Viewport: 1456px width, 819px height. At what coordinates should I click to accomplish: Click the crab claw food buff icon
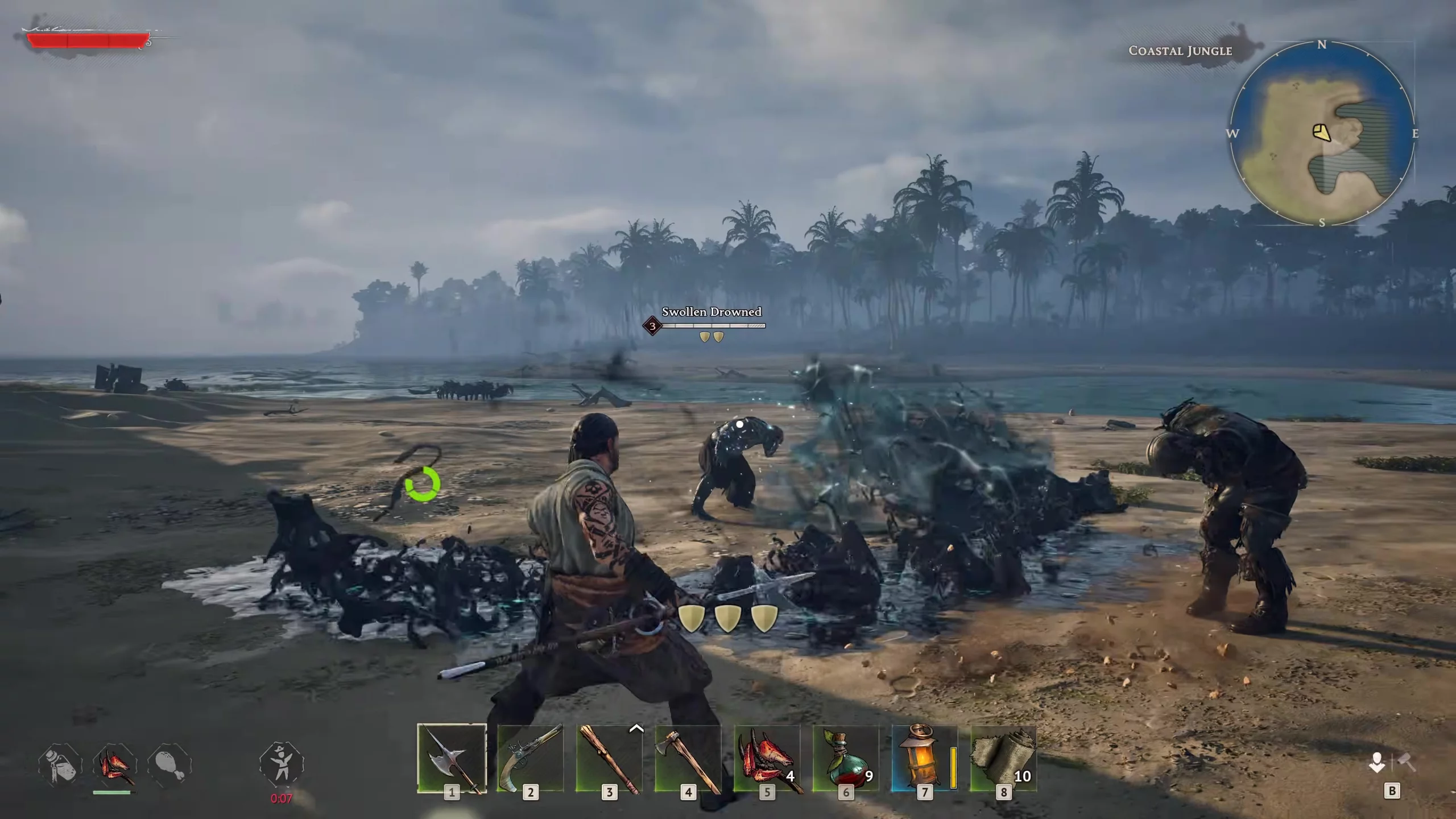[x=115, y=764]
